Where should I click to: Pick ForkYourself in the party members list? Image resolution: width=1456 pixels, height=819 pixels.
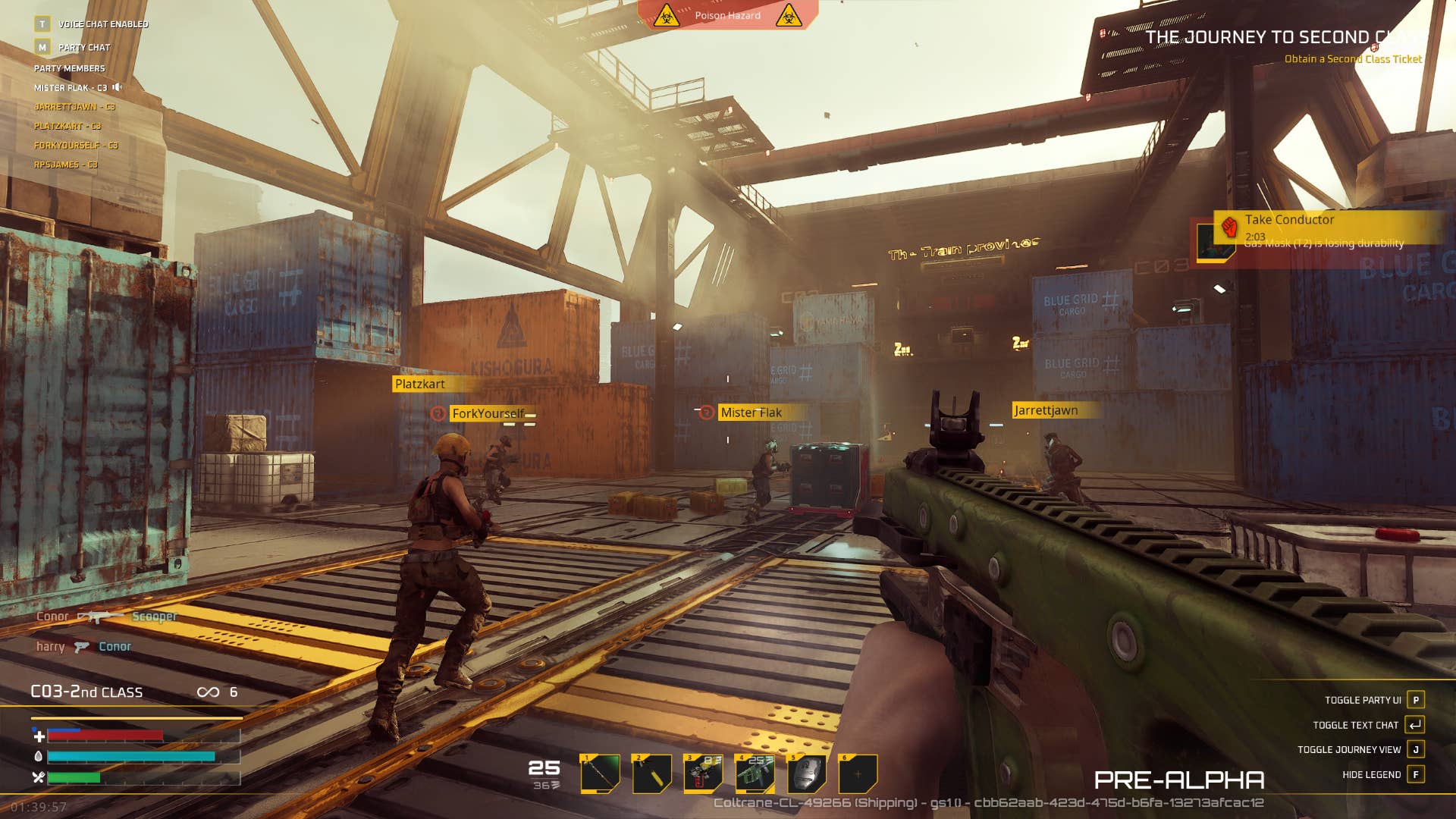pyautogui.click(x=76, y=146)
